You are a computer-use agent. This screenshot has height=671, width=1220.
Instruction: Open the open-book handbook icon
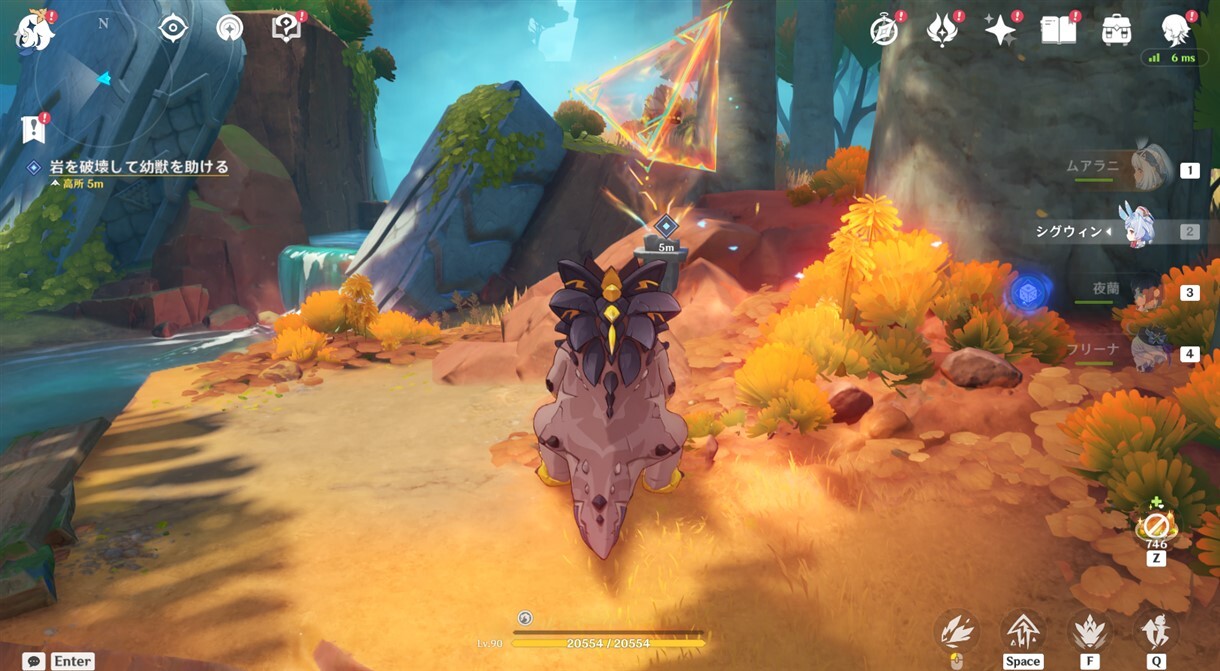[1058, 31]
